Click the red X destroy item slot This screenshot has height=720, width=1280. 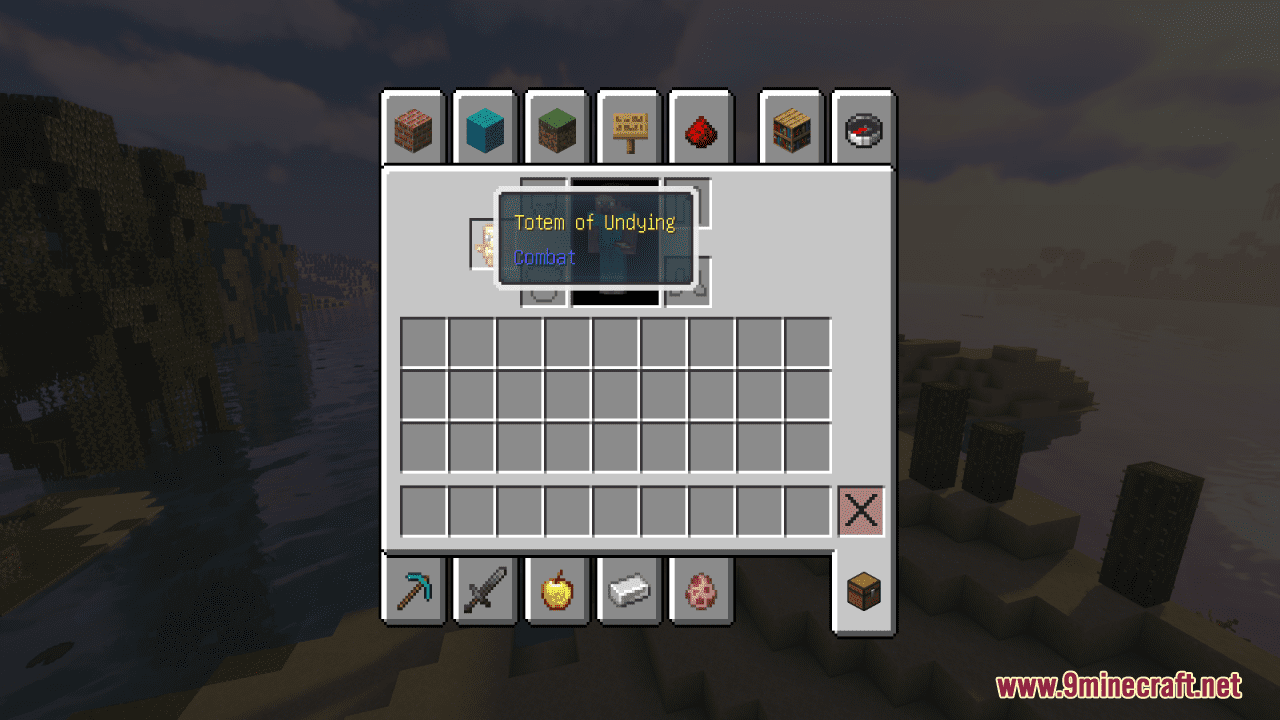click(x=860, y=511)
